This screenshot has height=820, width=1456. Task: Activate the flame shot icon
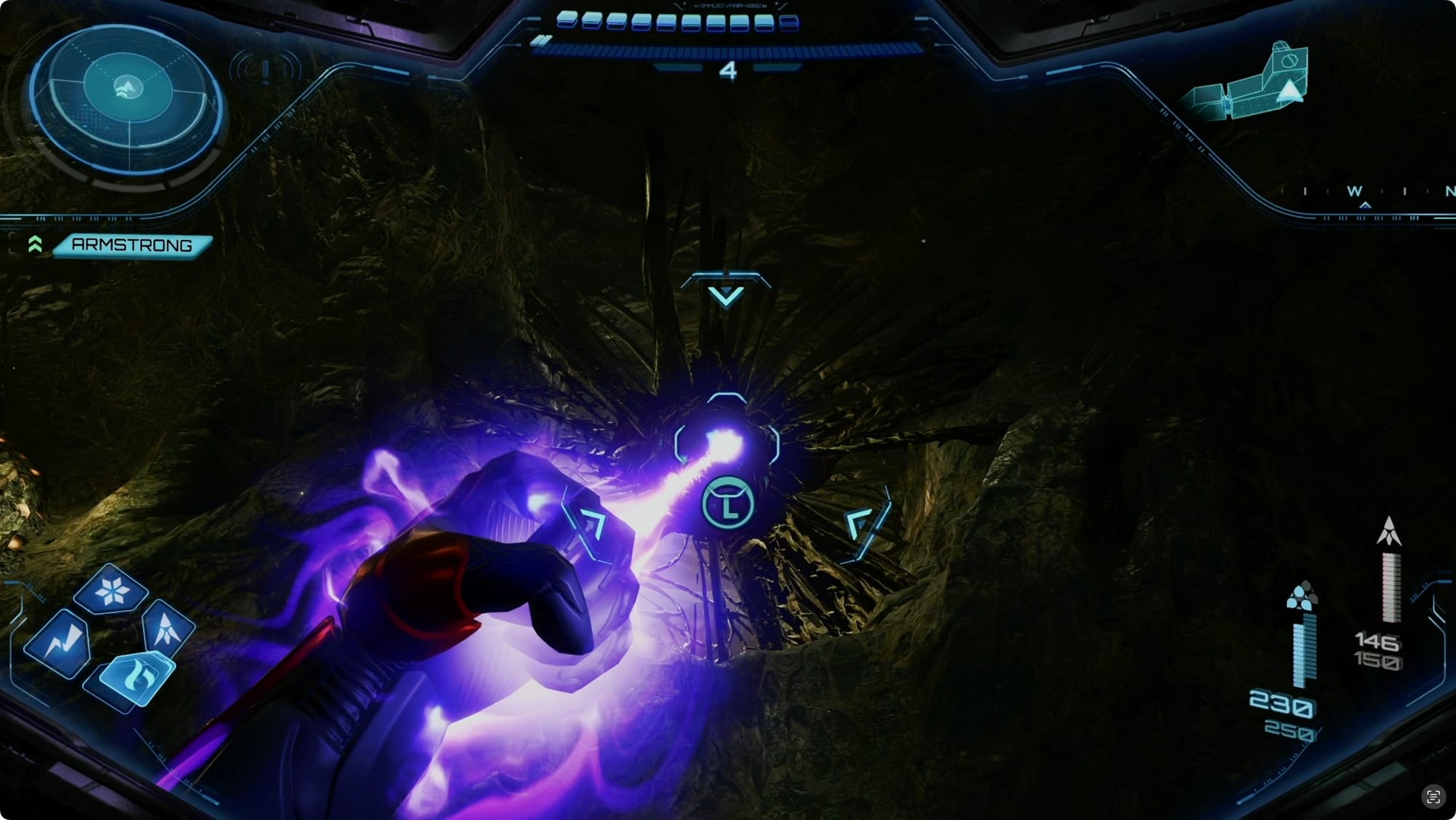point(135,677)
